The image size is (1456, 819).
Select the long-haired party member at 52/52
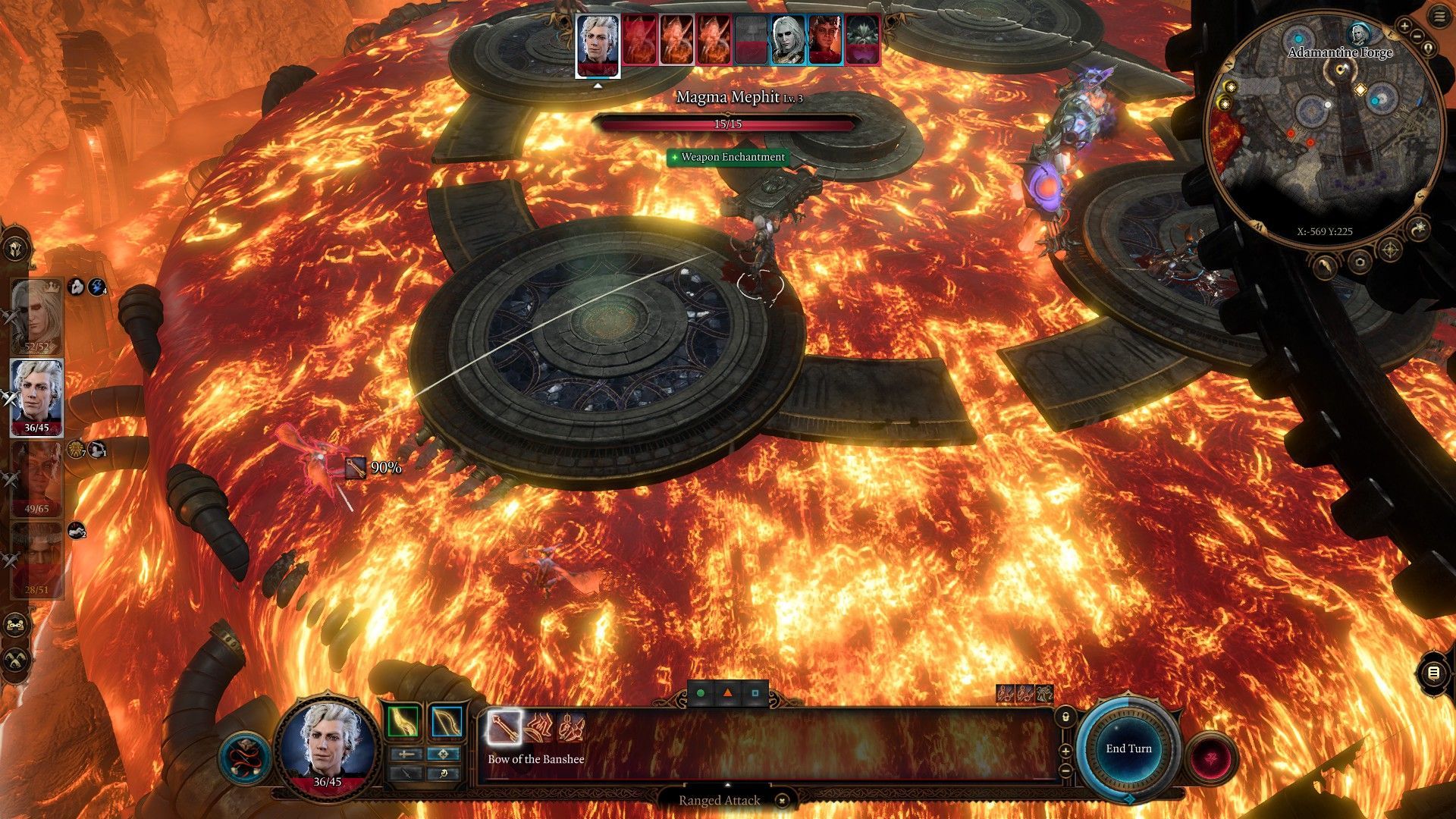point(36,316)
